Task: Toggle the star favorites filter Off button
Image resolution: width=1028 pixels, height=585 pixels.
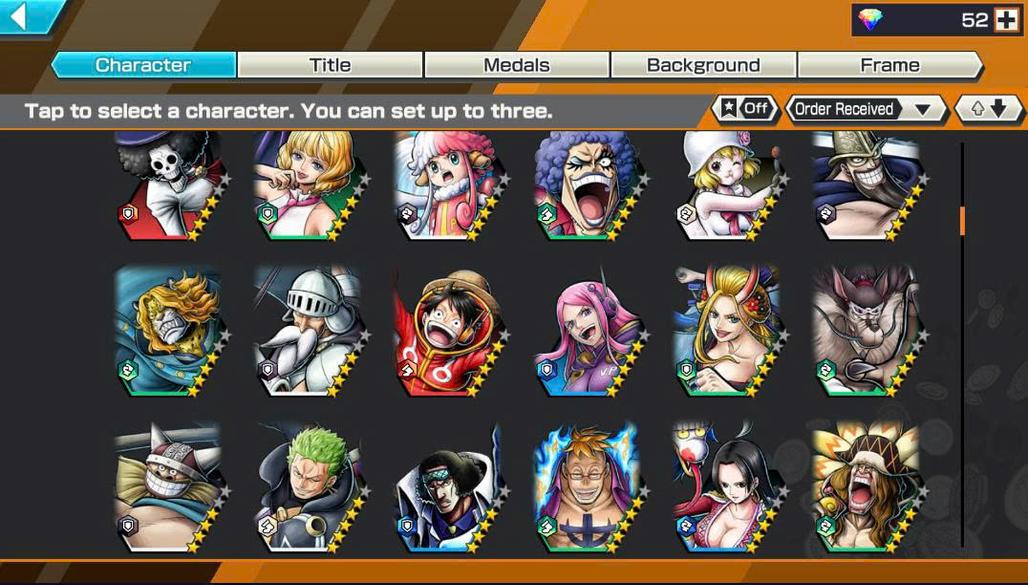Action: 744,109
